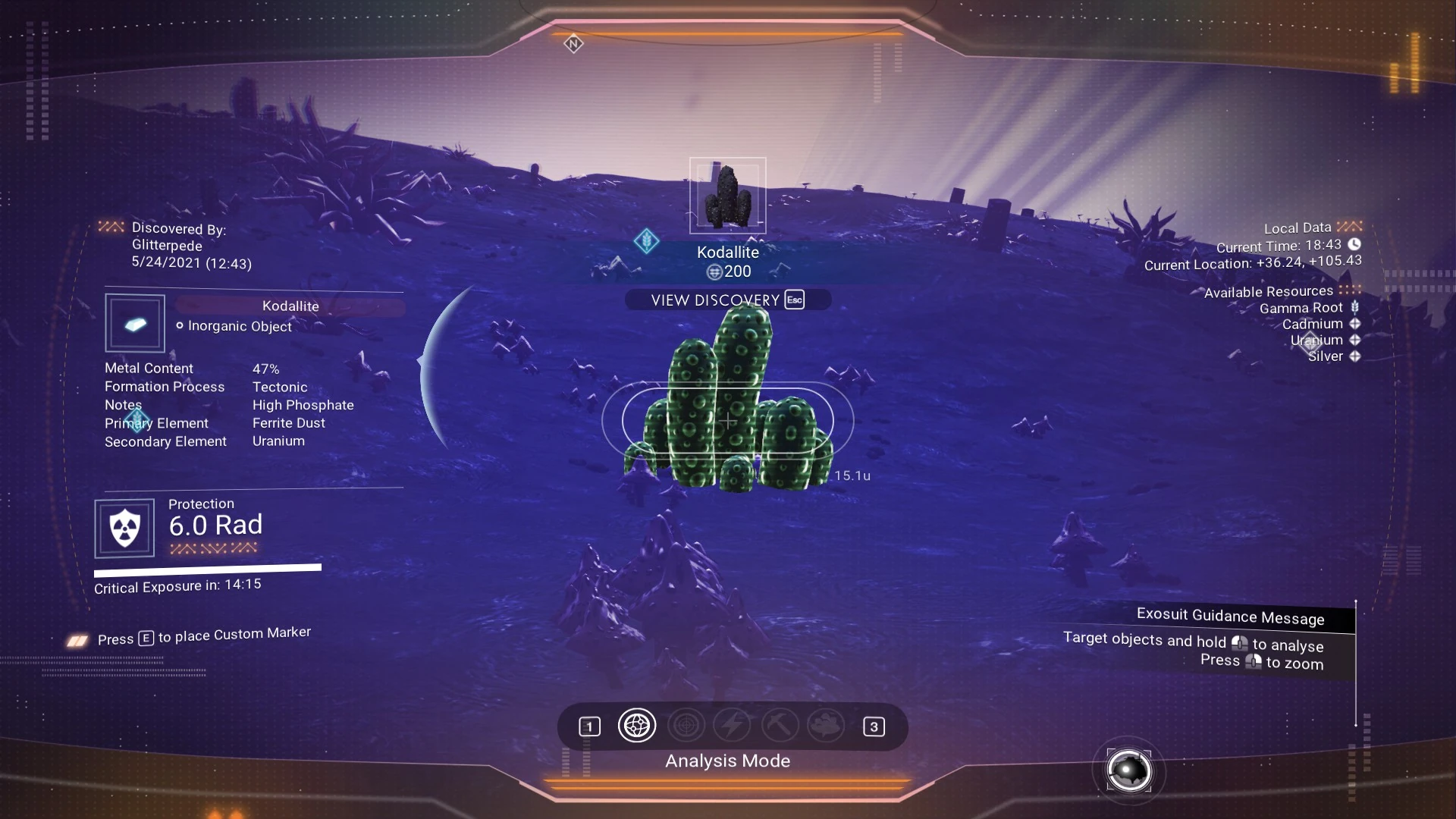Switch to the pickaxe mode icon

[x=780, y=726]
